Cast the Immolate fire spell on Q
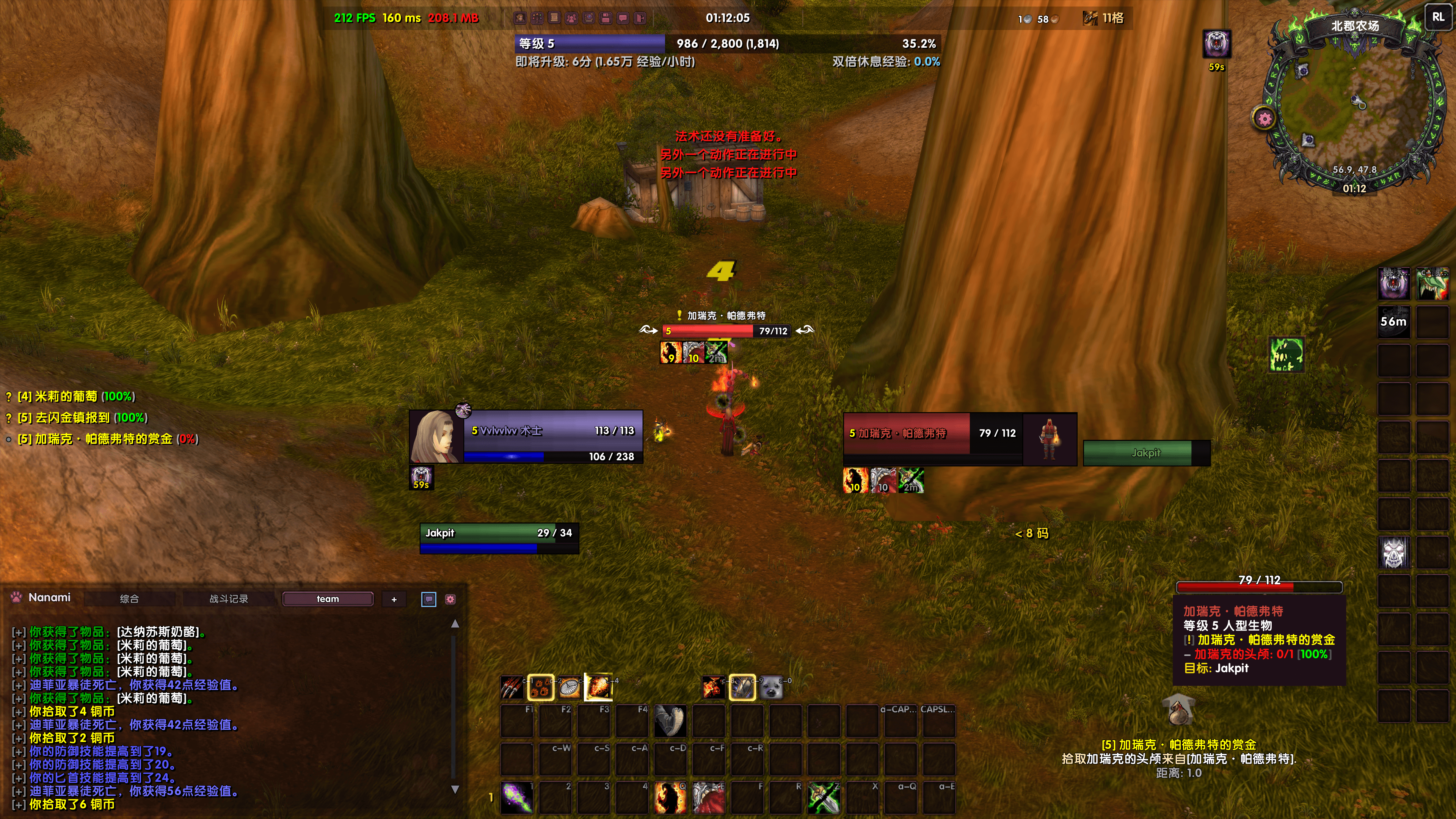The width and height of the screenshot is (1456, 819). [670, 797]
